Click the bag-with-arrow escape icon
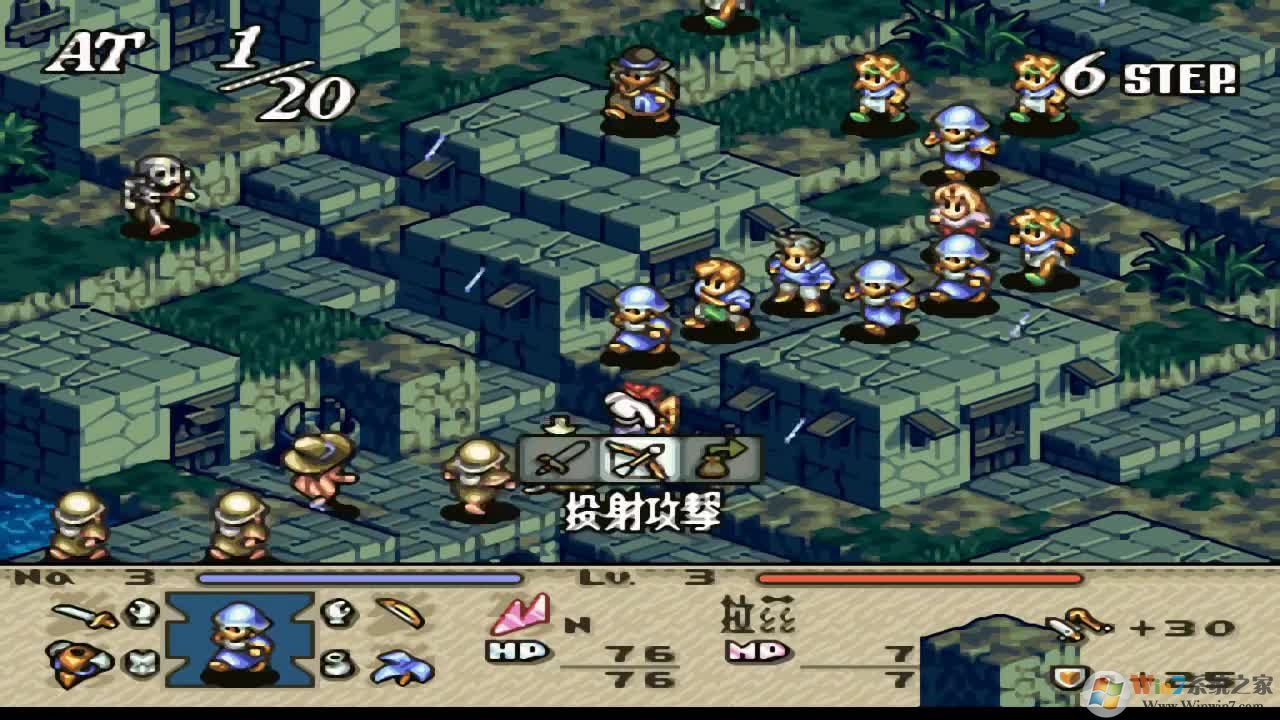The height and width of the screenshot is (720, 1280). pyautogui.click(x=722, y=458)
